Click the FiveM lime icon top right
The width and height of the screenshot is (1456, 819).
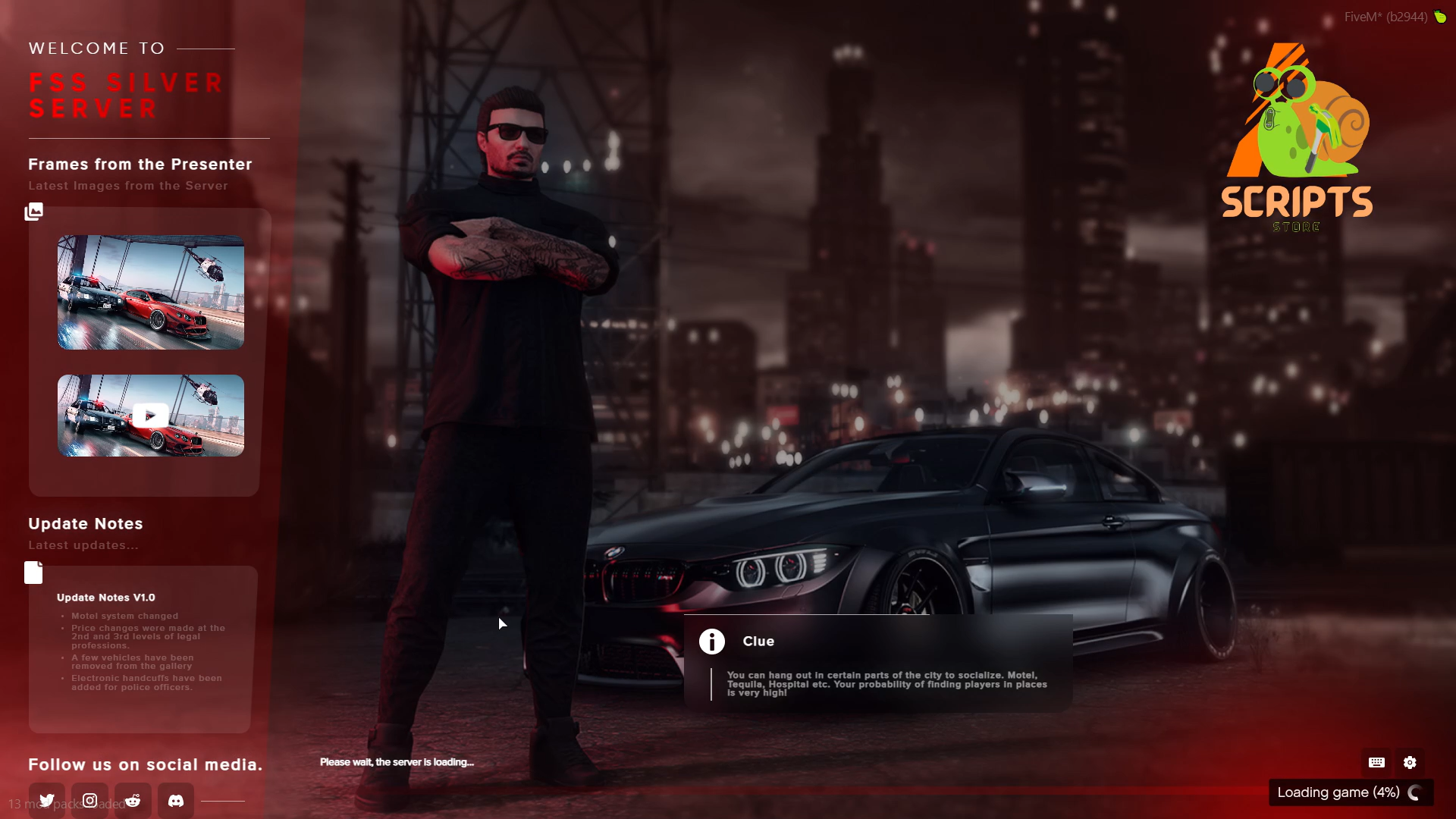coord(1442,16)
